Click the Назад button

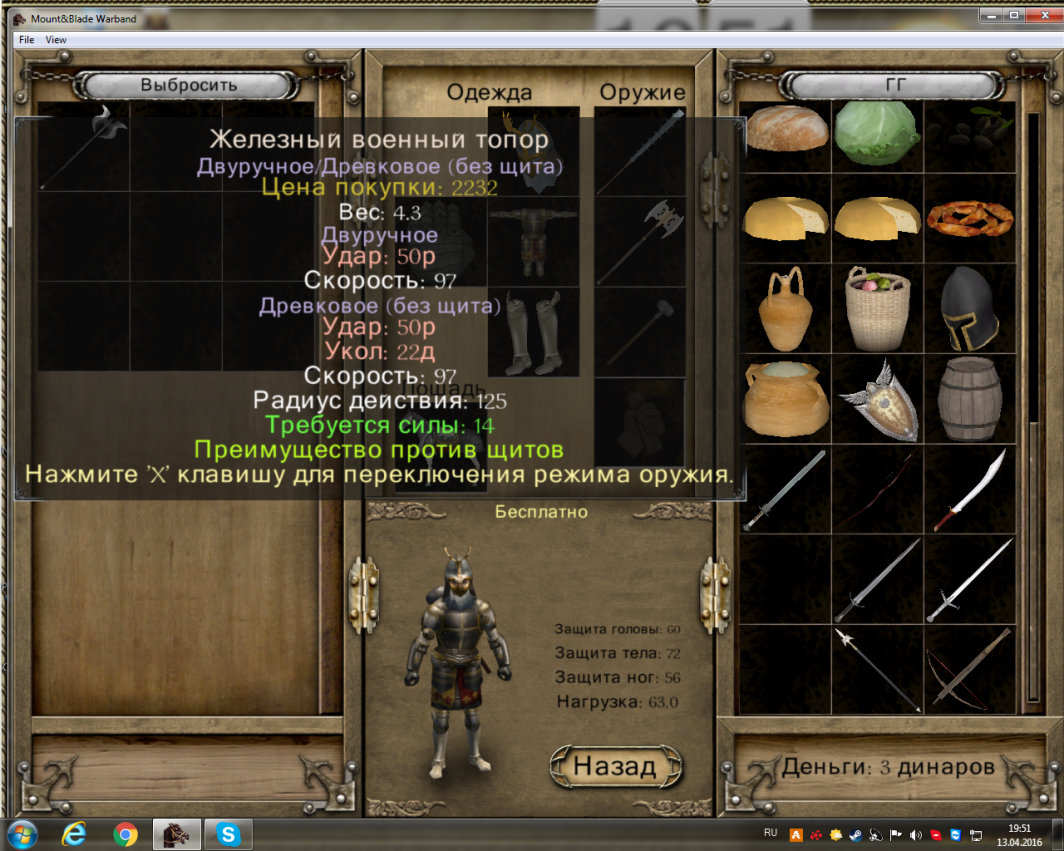click(x=615, y=766)
